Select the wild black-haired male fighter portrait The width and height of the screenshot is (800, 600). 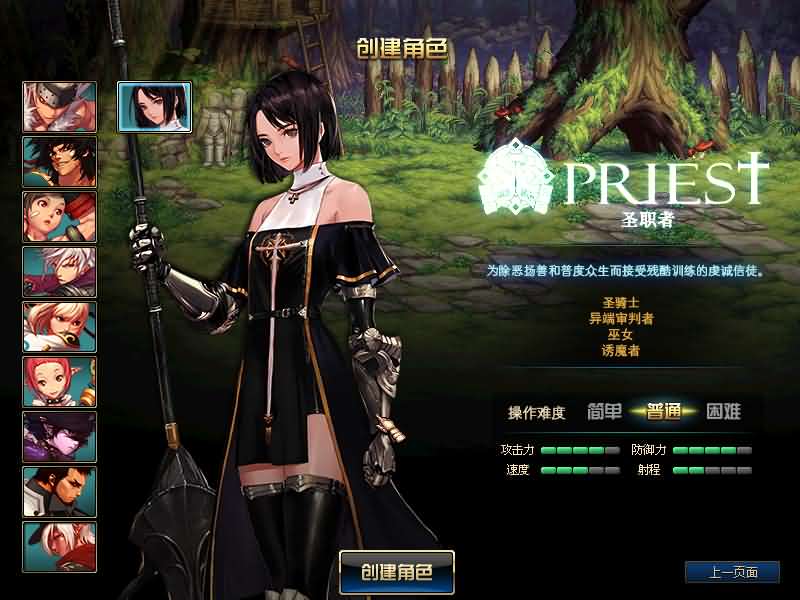[60, 161]
